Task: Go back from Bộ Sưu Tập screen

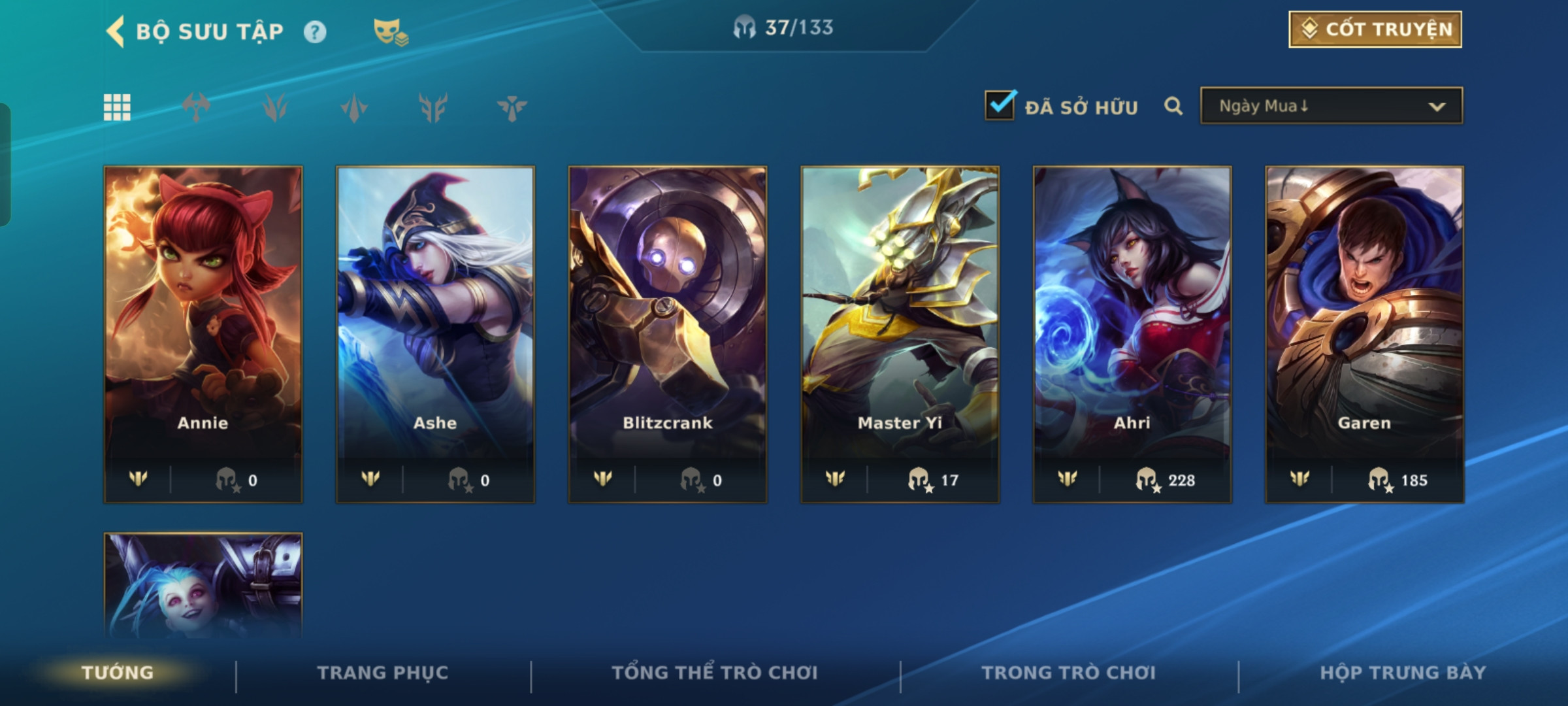Action: pos(116,31)
